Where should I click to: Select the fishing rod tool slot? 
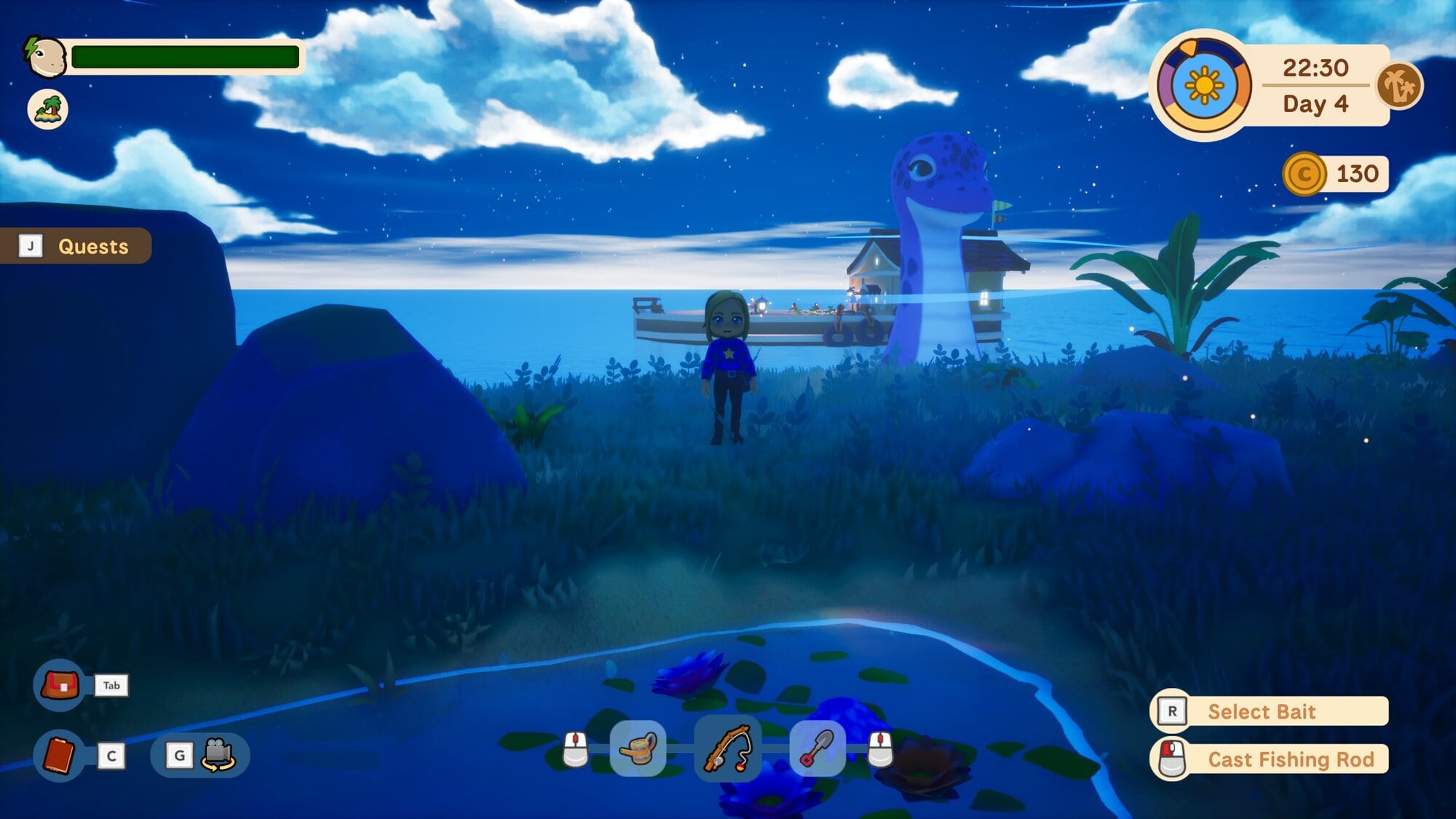(727, 748)
